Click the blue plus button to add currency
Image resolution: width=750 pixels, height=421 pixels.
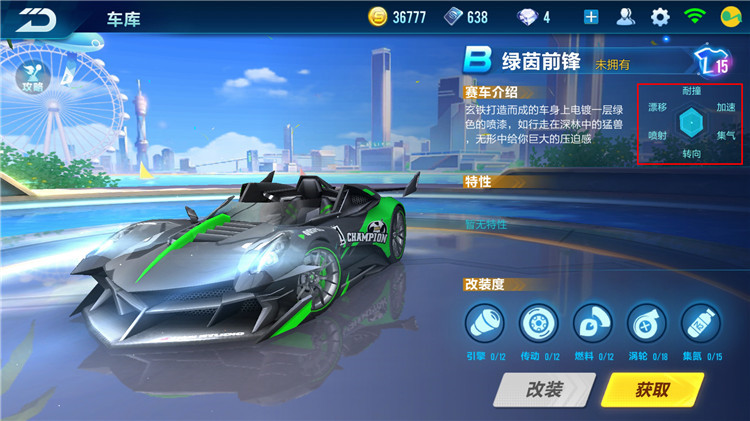tap(590, 17)
